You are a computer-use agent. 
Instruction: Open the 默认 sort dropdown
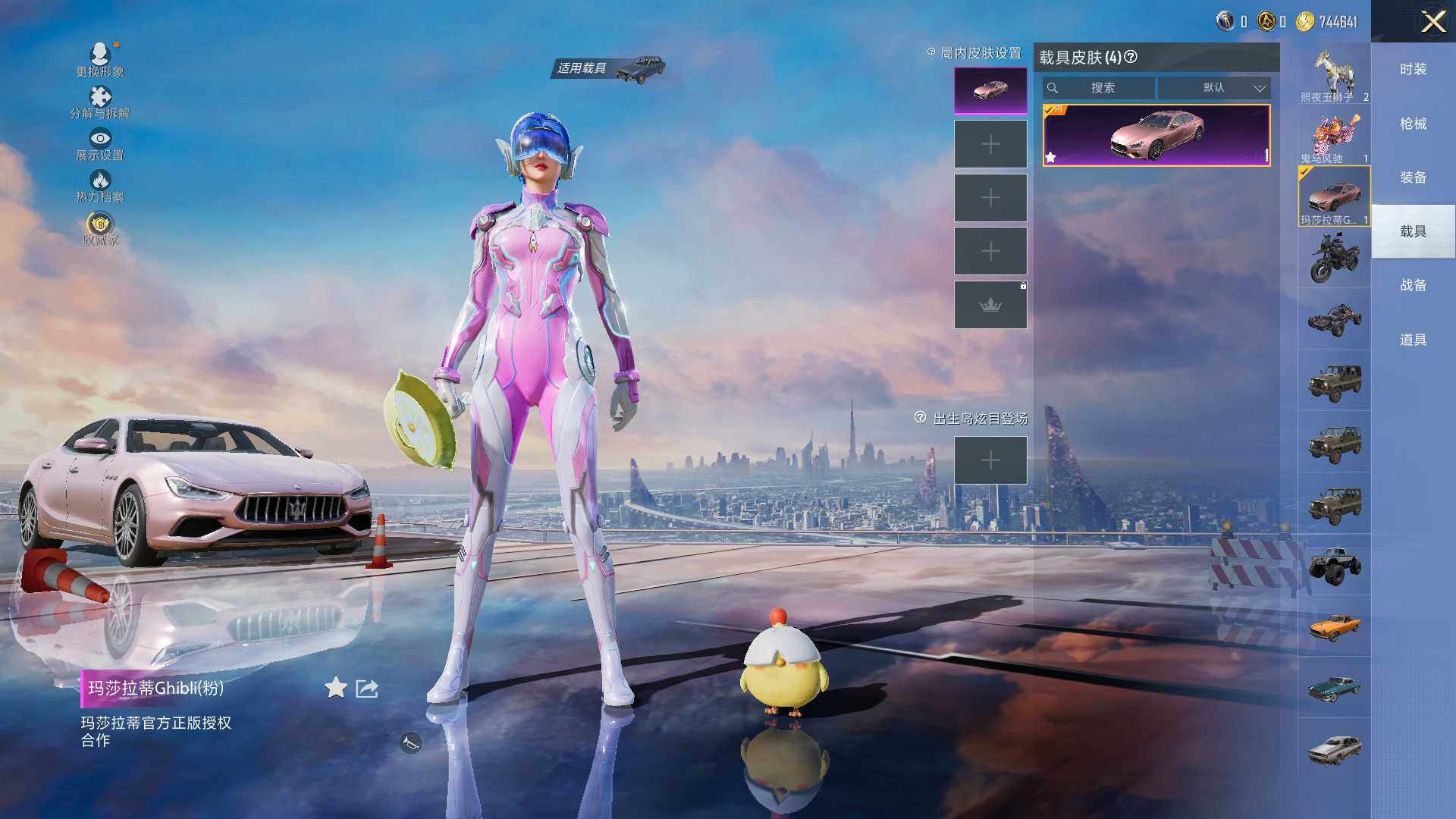(1215, 88)
